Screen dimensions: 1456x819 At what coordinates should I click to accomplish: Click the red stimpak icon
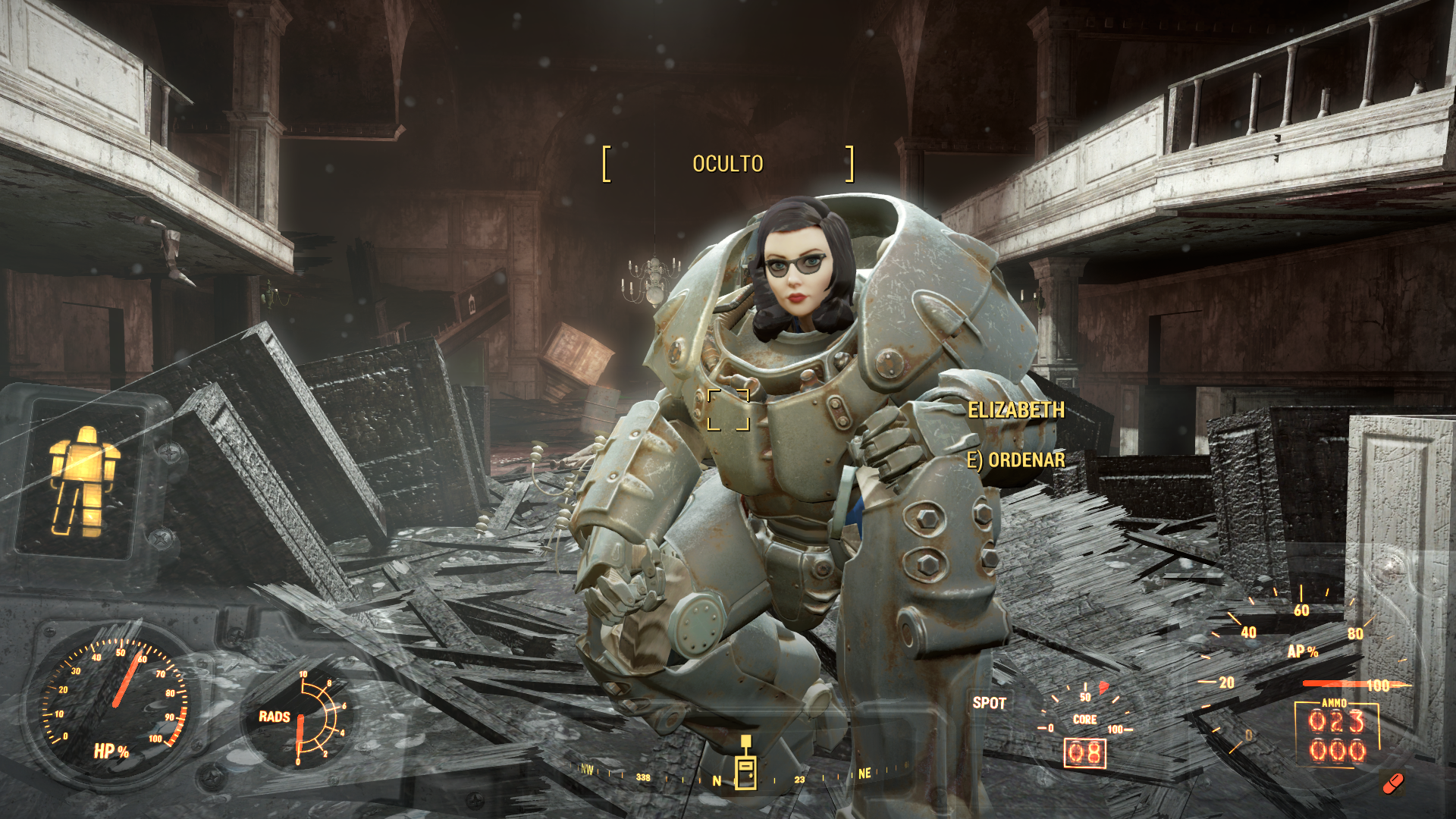click(1392, 783)
